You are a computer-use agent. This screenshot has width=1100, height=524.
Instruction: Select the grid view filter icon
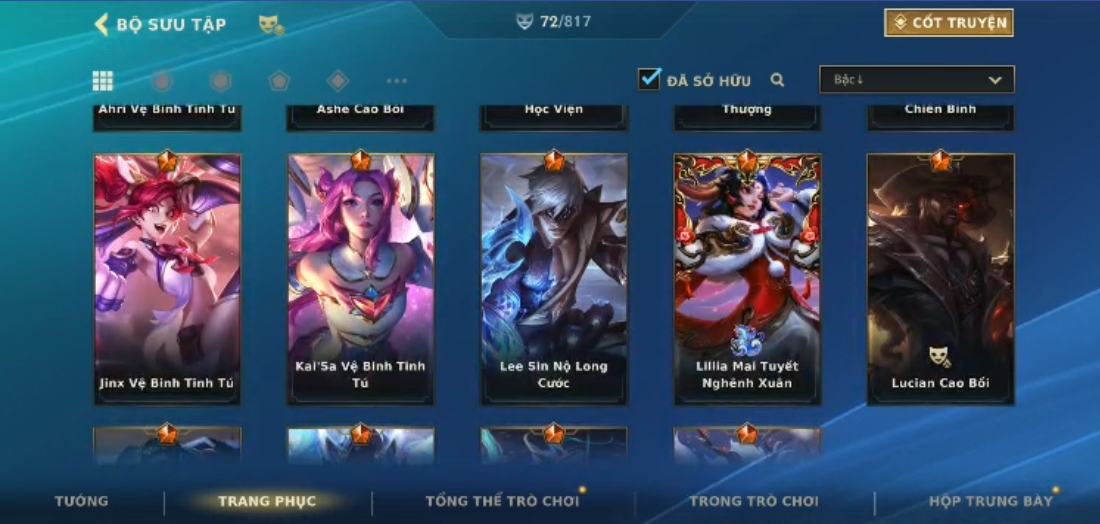pyautogui.click(x=103, y=81)
